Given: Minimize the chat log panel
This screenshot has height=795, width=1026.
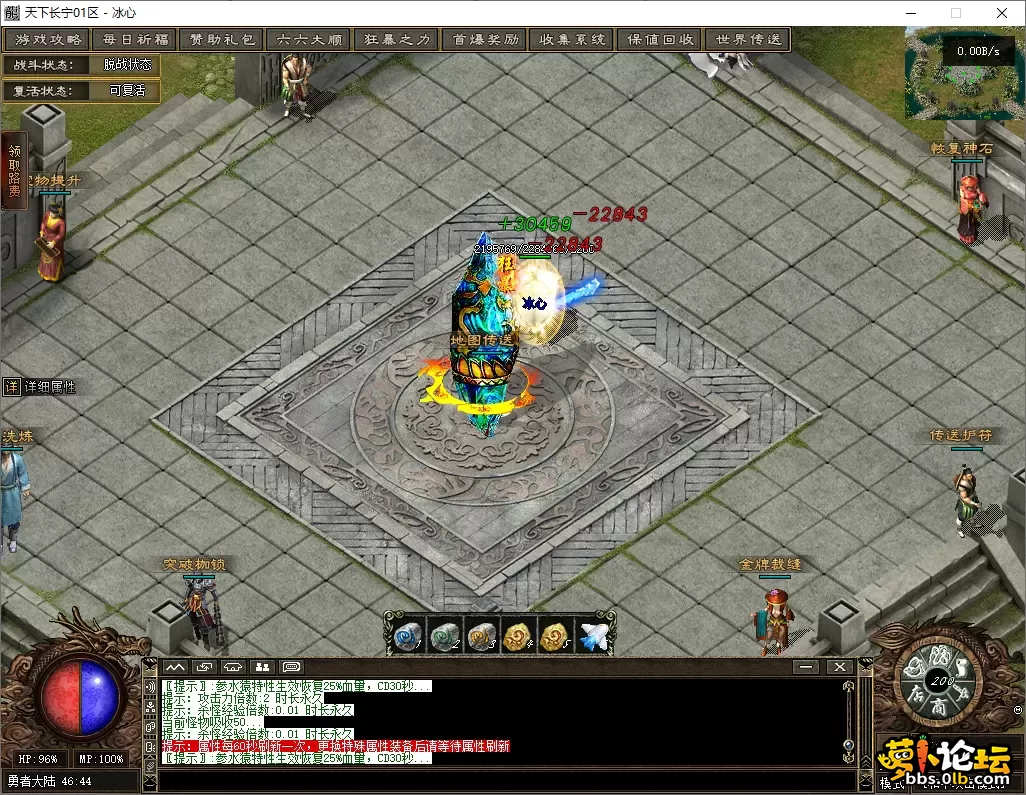Looking at the screenshot, I should (x=806, y=667).
